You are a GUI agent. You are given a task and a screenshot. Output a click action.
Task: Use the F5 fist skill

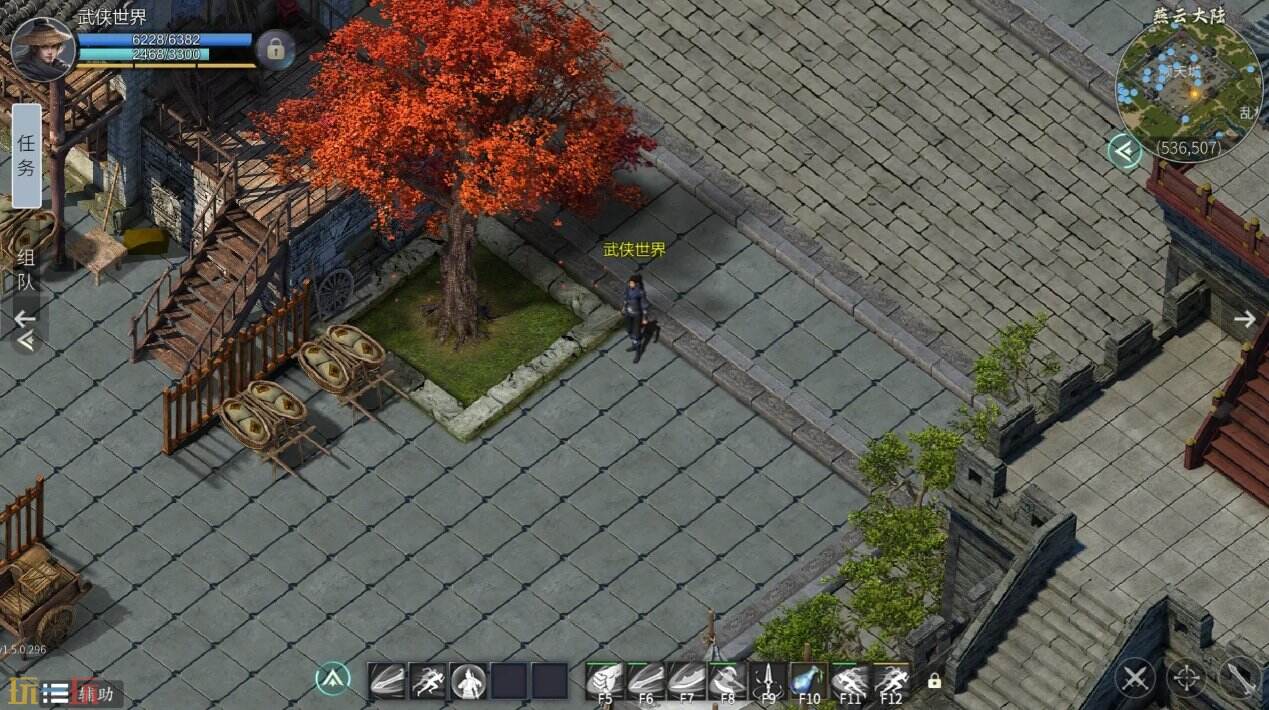pyautogui.click(x=605, y=681)
